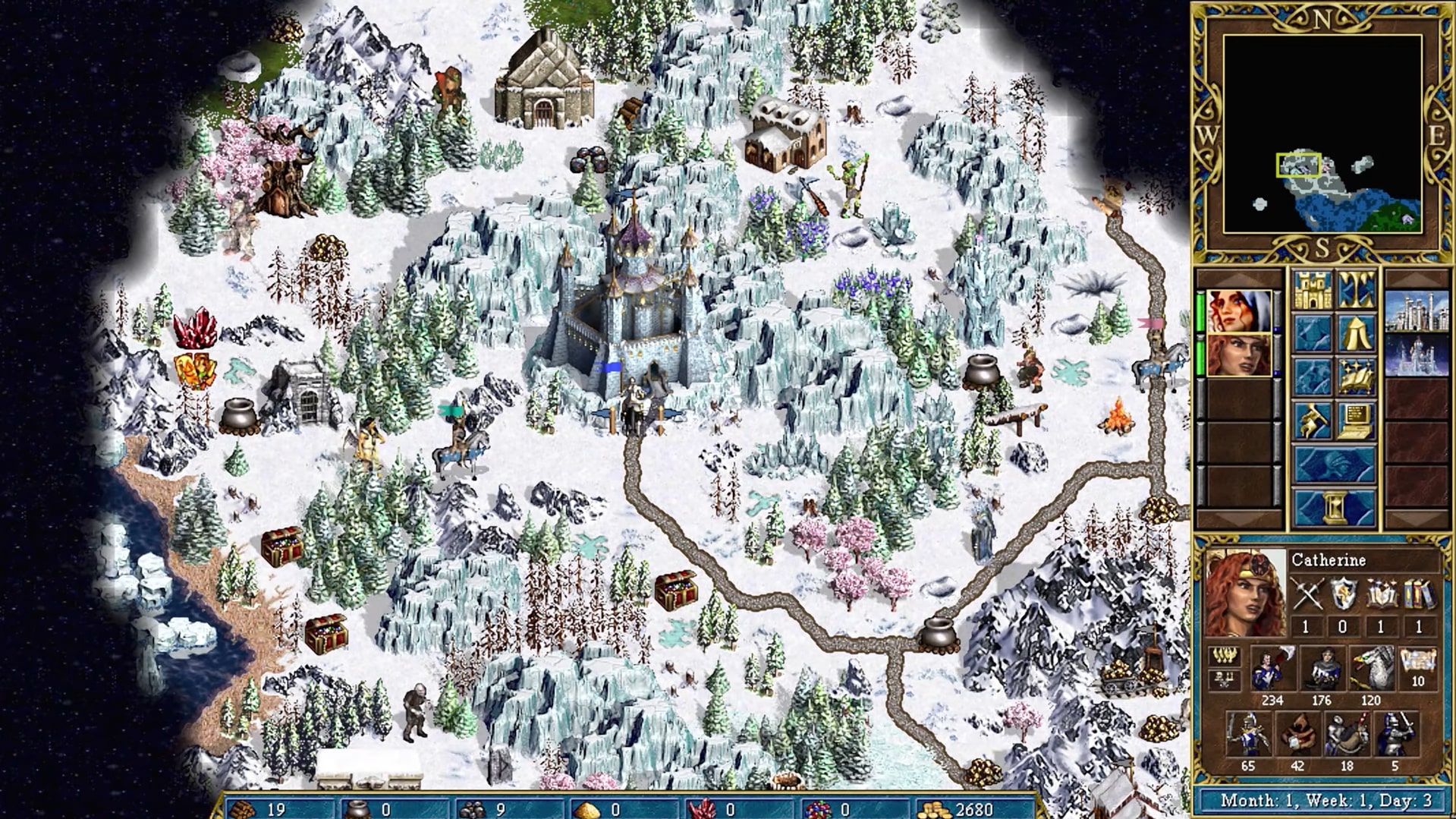Open the Kingdom Overview castle button
The image size is (1456, 819).
coord(1313,291)
